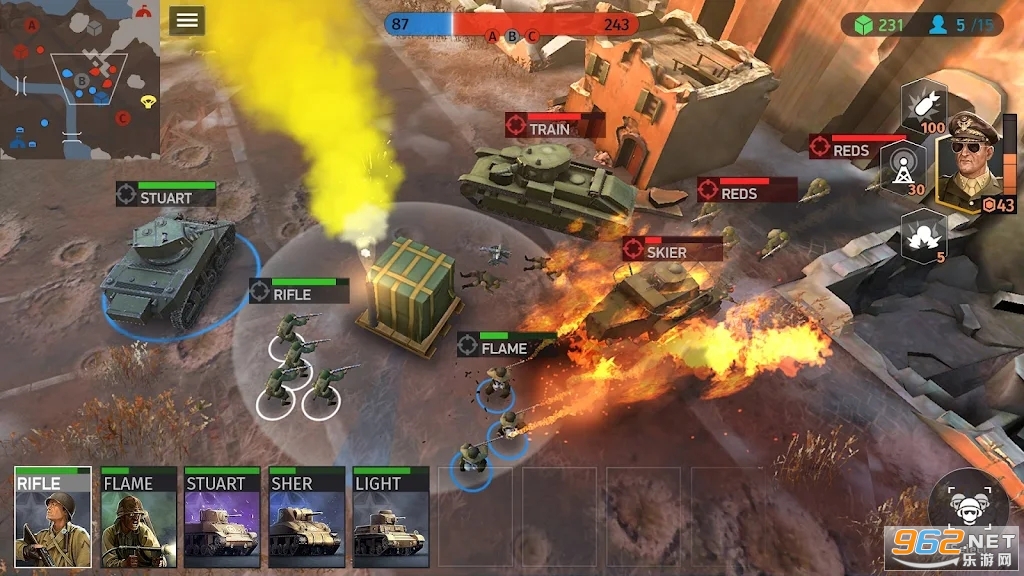The width and height of the screenshot is (1024, 576).
Task: Trigger the explosion ability icon
Action: pyautogui.click(x=923, y=235)
